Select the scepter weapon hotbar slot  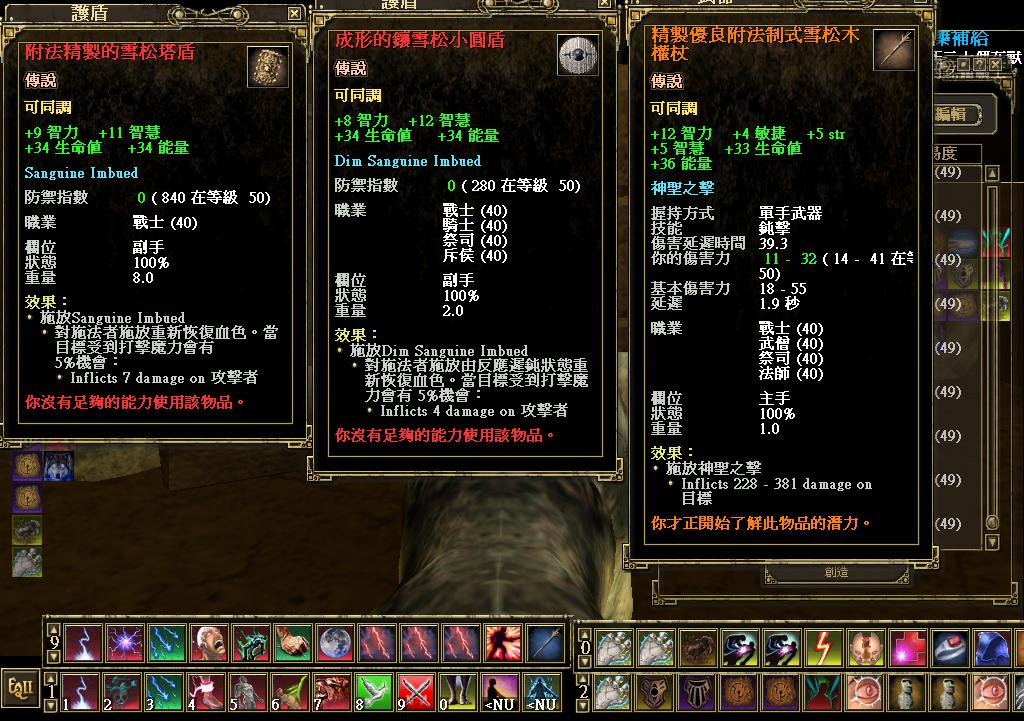click(x=544, y=643)
